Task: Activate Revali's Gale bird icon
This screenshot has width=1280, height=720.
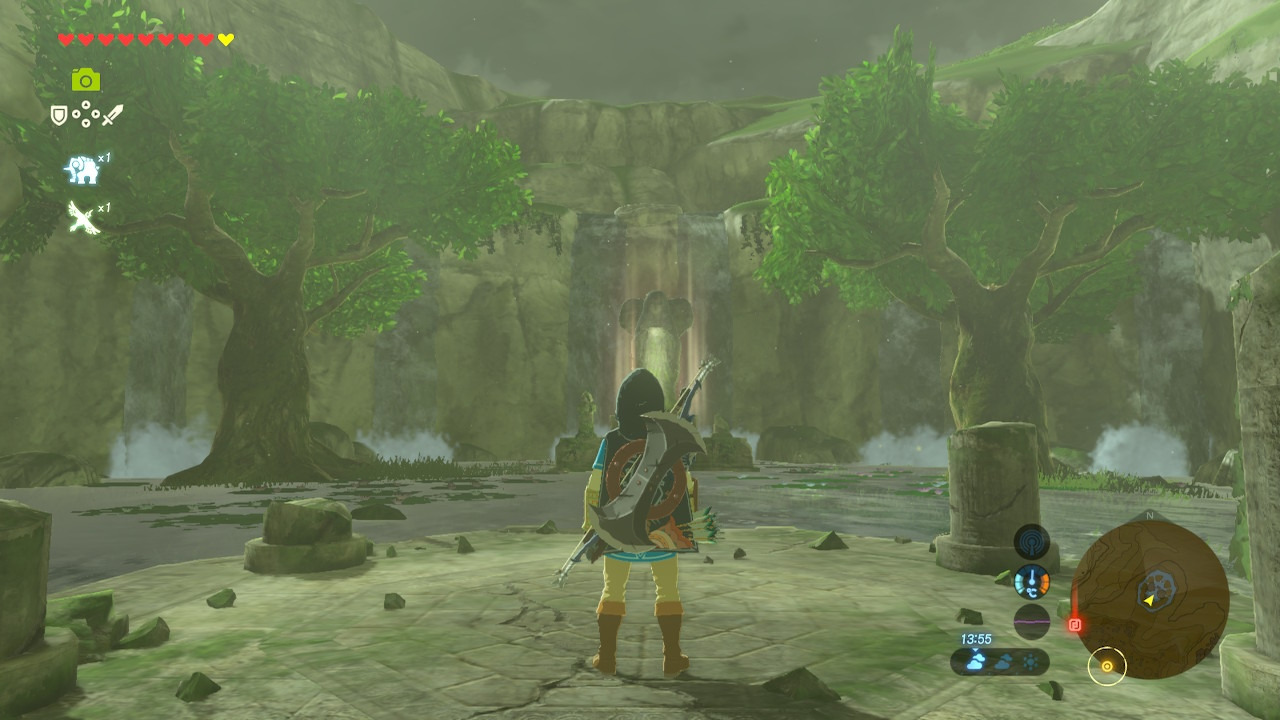Action: pyautogui.click(x=82, y=216)
